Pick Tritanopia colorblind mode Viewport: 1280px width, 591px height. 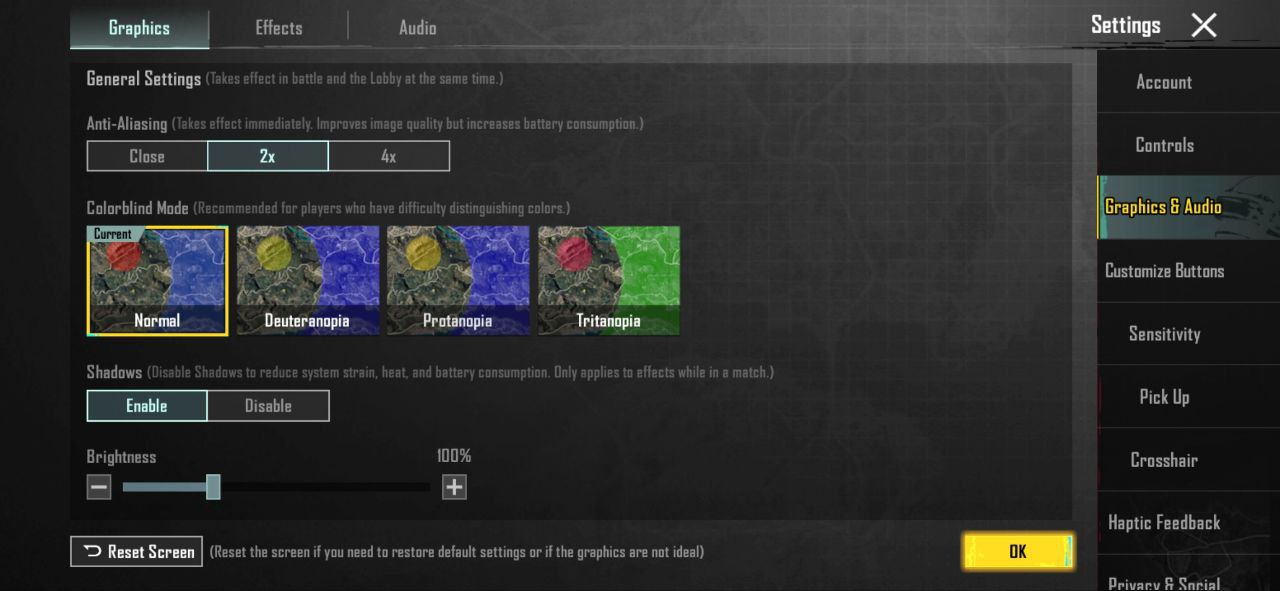pyautogui.click(x=608, y=280)
